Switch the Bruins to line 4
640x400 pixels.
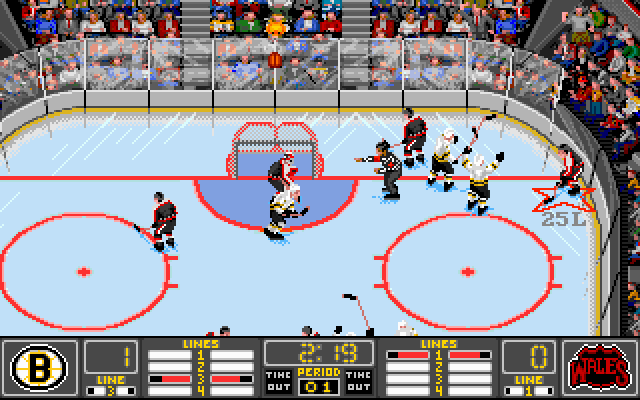pyautogui.click(x=200, y=390)
